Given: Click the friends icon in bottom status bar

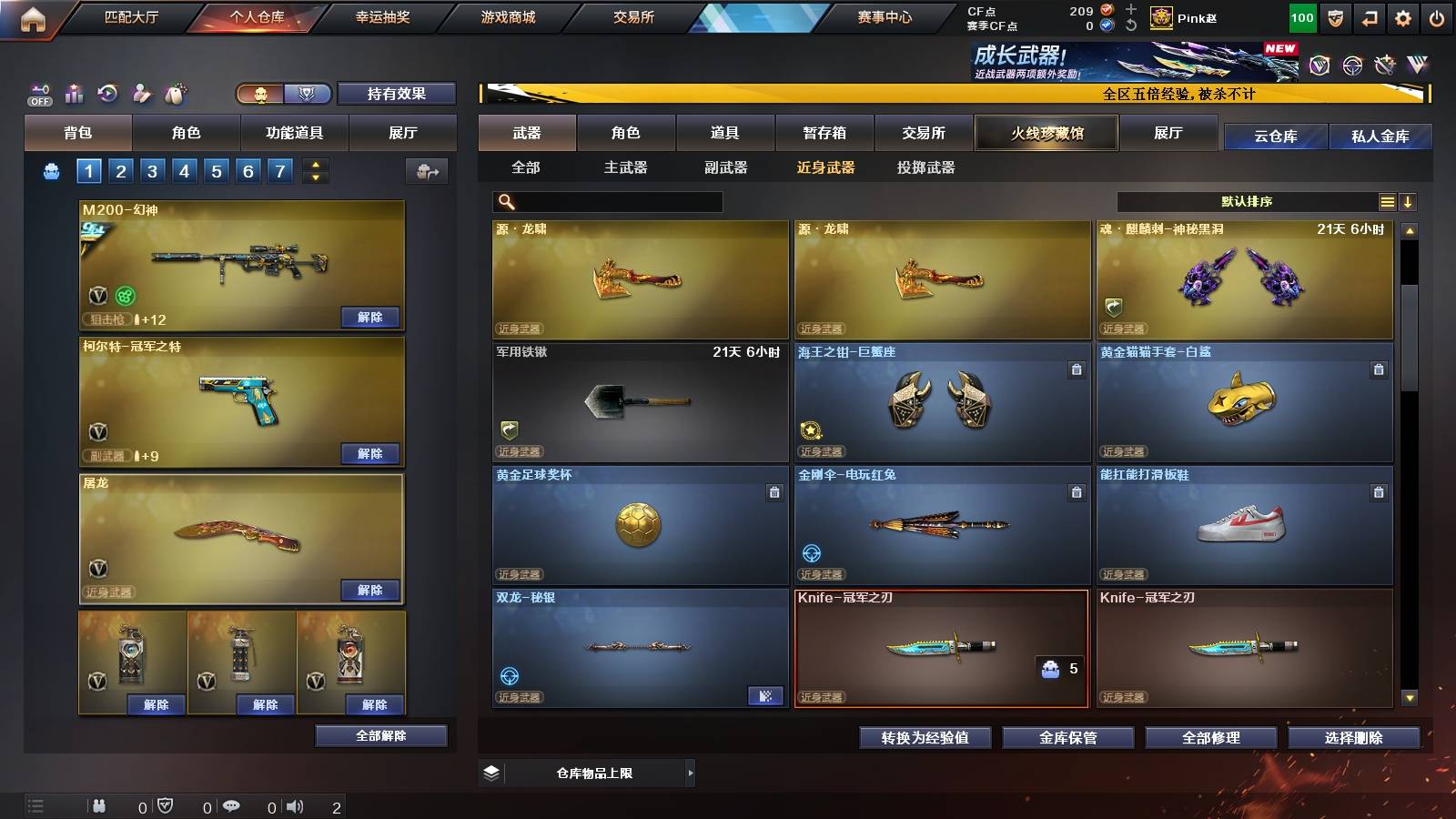Looking at the screenshot, I should 100,805.
